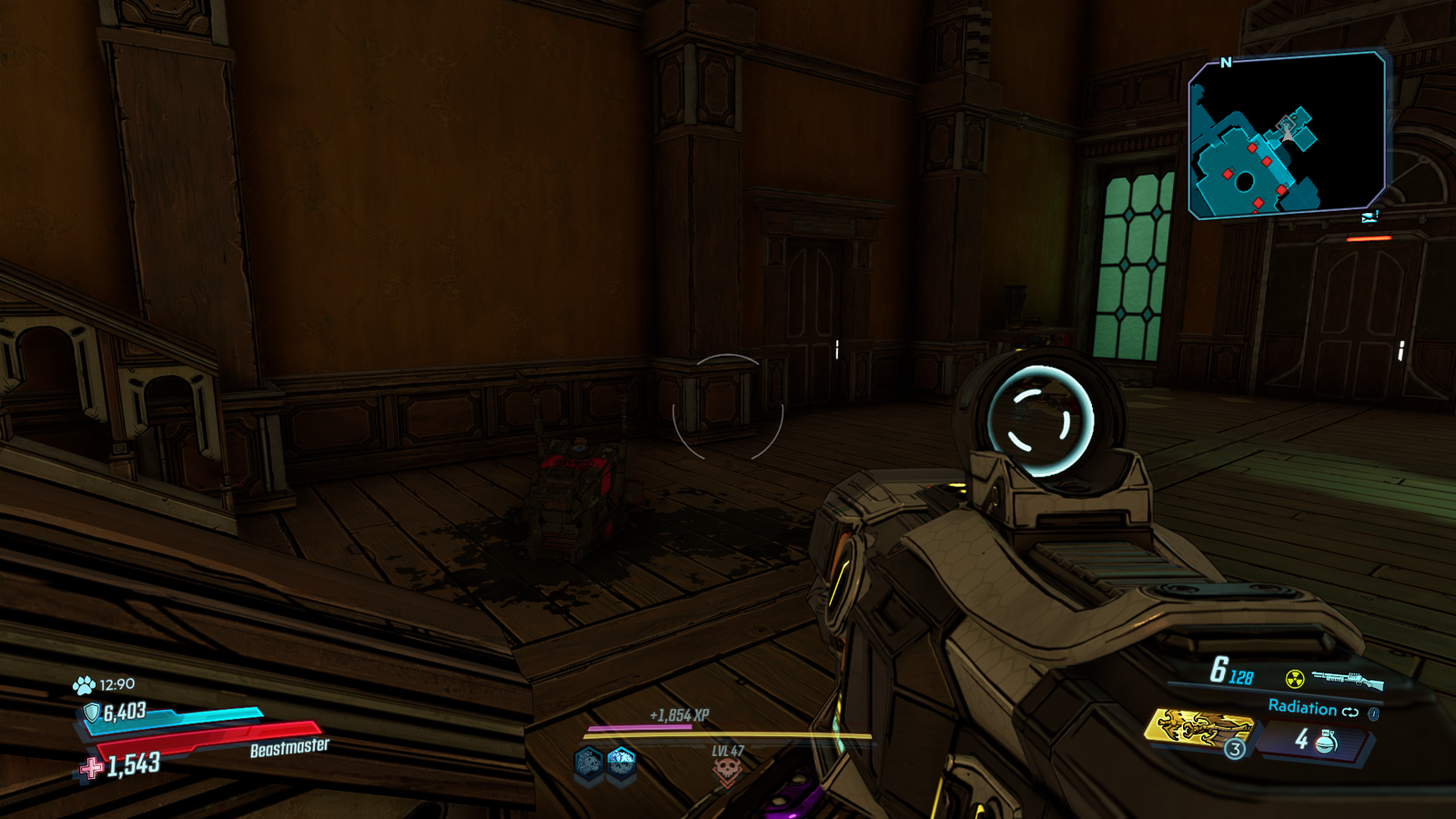Viewport: 1456px width, 819px height.
Task: Activate the left hexagonal skull skill icon
Action: [x=589, y=762]
